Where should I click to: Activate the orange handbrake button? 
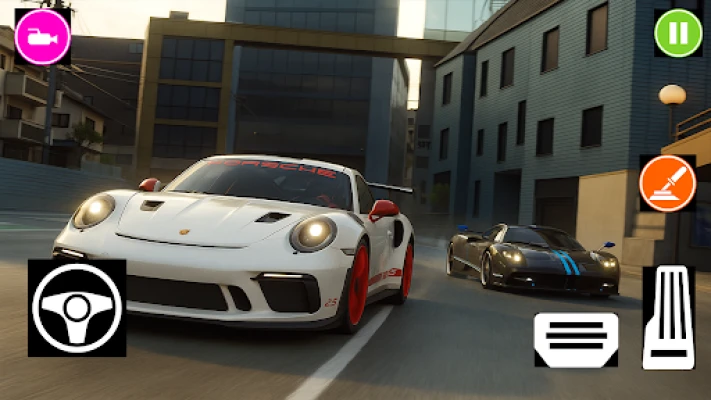[667, 183]
